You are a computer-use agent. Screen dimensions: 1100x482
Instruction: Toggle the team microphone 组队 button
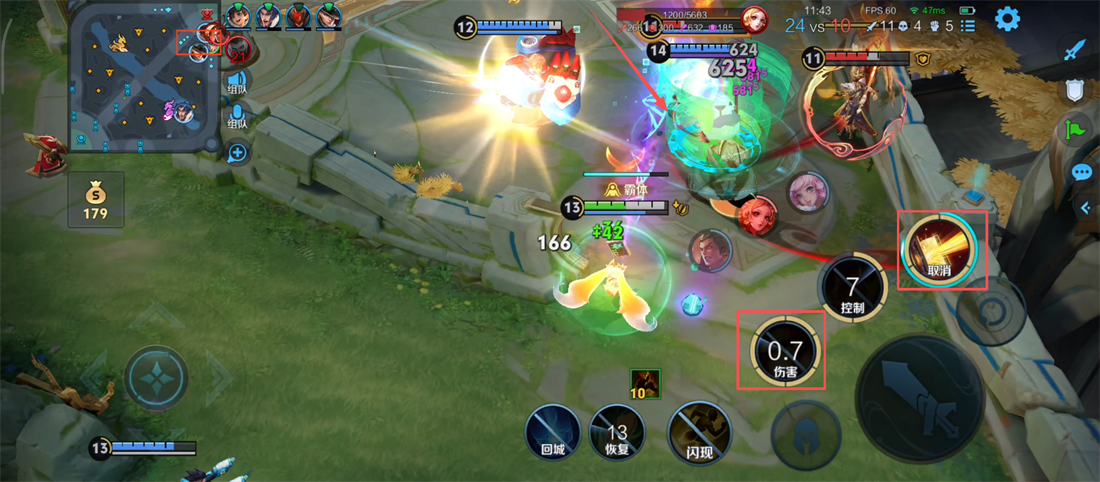pyautogui.click(x=237, y=118)
